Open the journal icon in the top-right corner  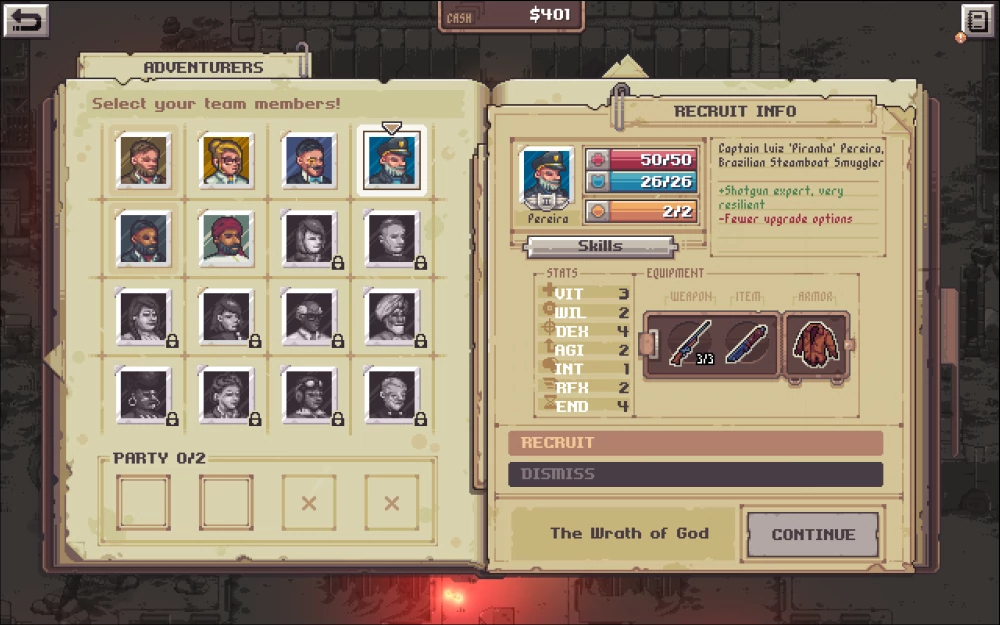coord(975,21)
